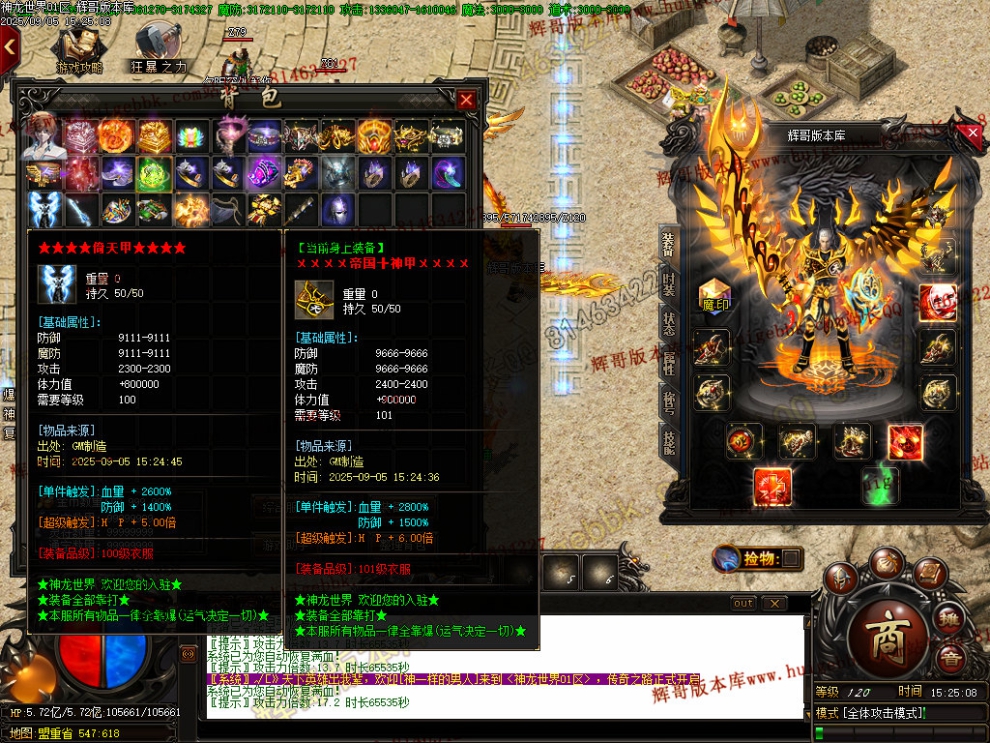
Task: Click the 魔印 cube slot
Action: 714,298
